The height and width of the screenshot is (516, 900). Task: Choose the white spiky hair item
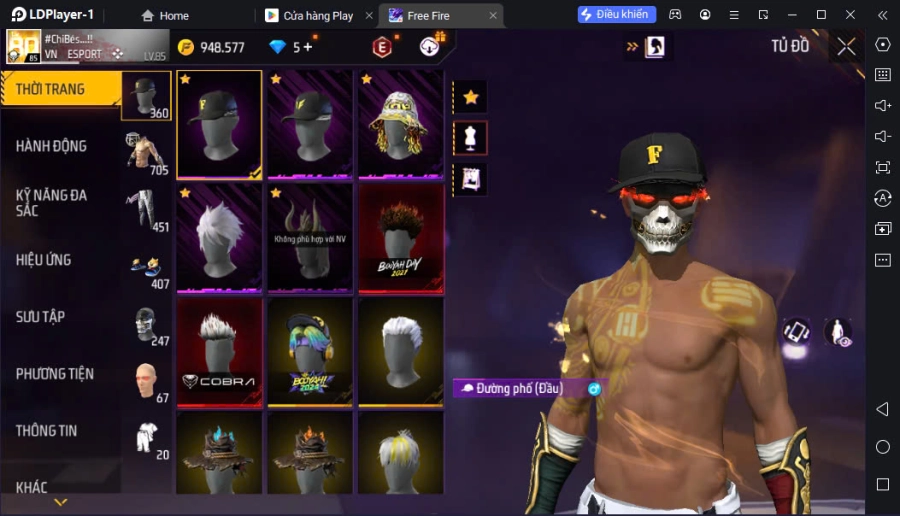(219, 238)
